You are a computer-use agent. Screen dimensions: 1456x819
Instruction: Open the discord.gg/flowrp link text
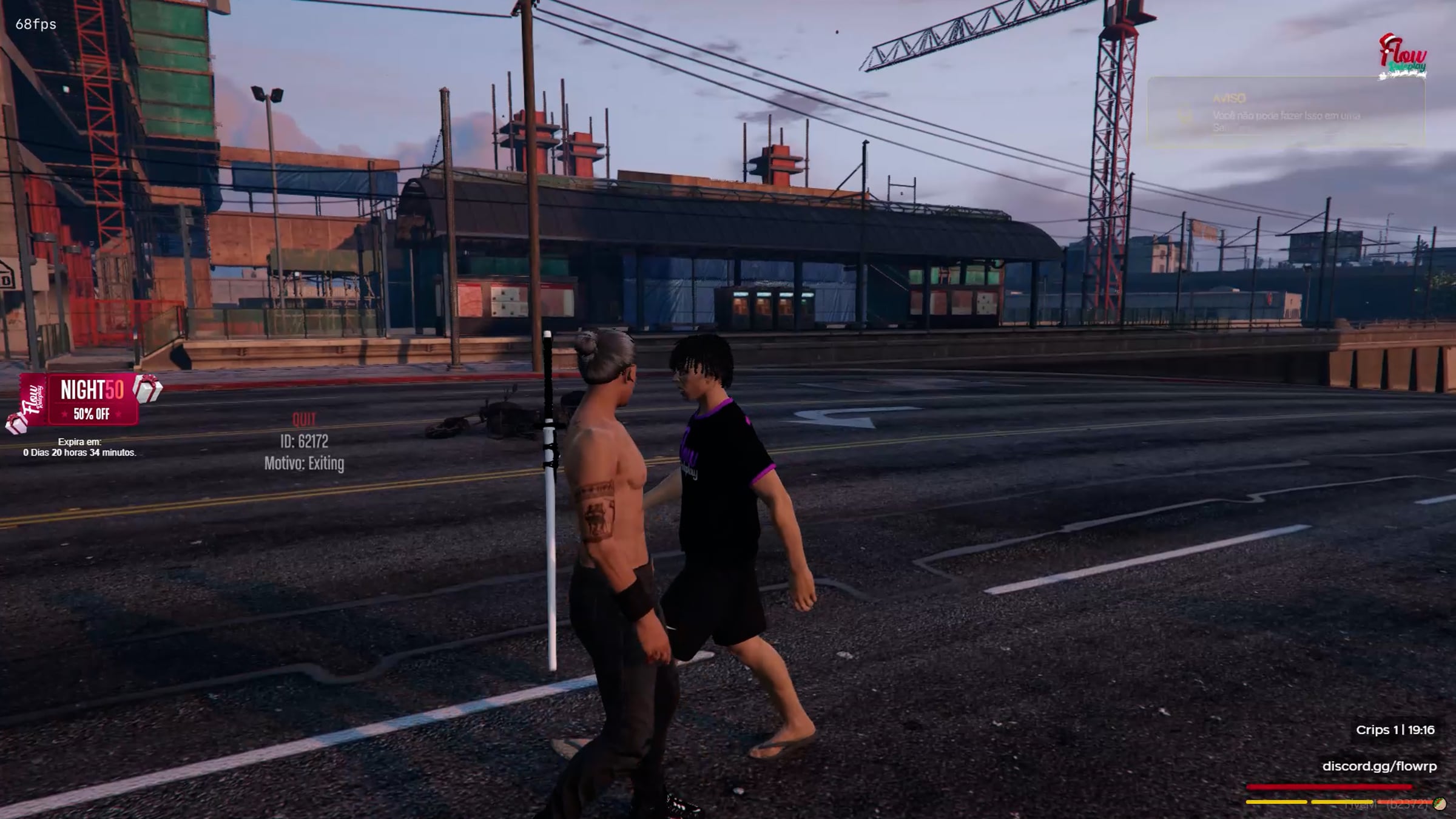pos(1379,766)
